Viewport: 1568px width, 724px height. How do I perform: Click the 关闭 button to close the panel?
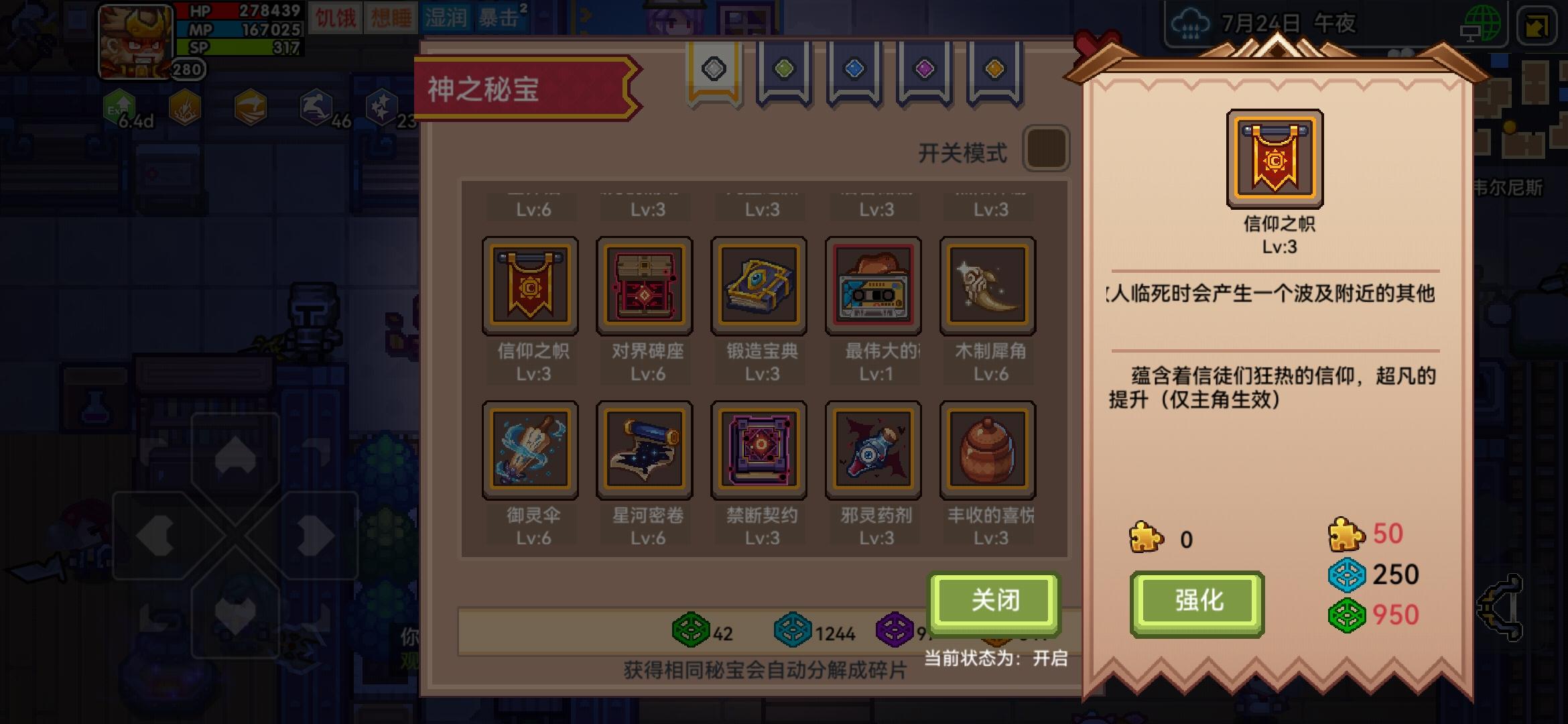pyautogui.click(x=994, y=602)
